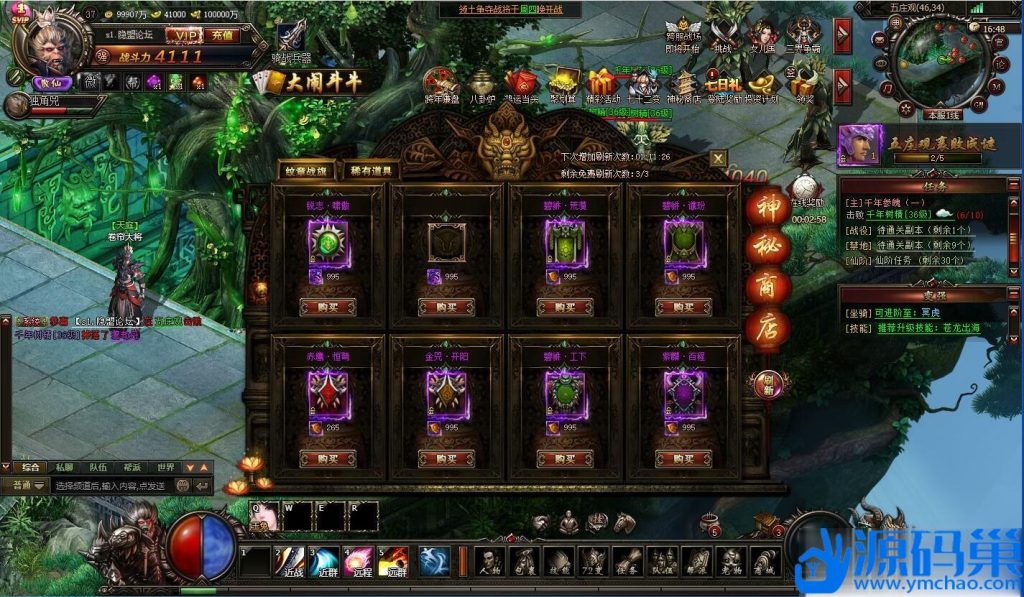Screen dimensions: 1024x597
Task: Switch chat to the 世界 channel tab
Action: click(x=165, y=467)
